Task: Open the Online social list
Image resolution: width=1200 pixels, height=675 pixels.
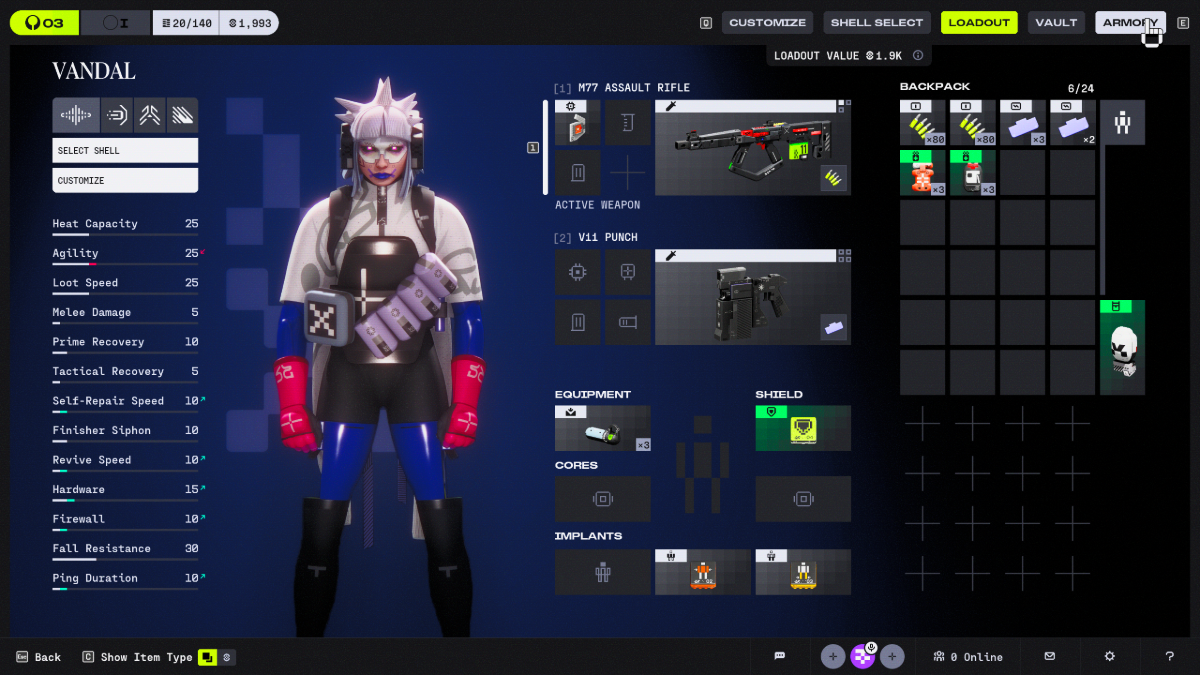Action: pos(967,657)
